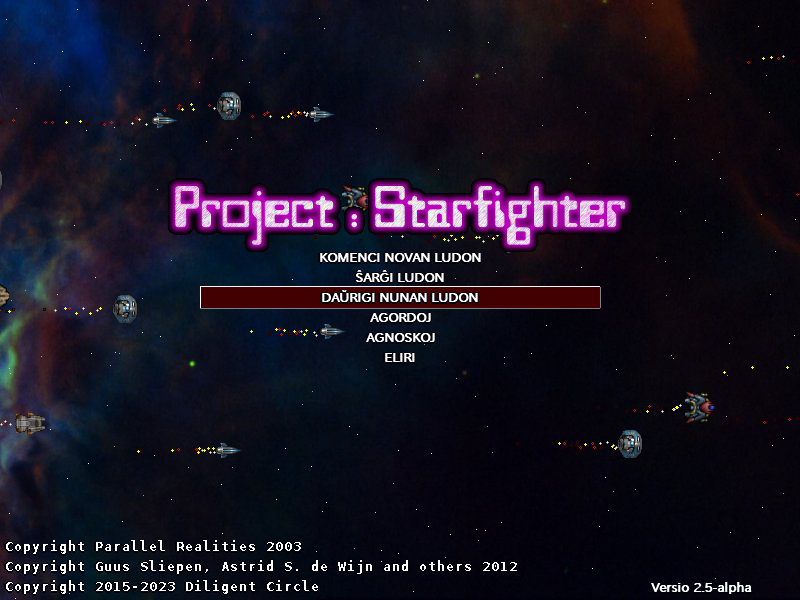Screen dimensions: 800x600
Task: Select the Komenci Novan Ludon entry
Action: (x=400, y=257)
